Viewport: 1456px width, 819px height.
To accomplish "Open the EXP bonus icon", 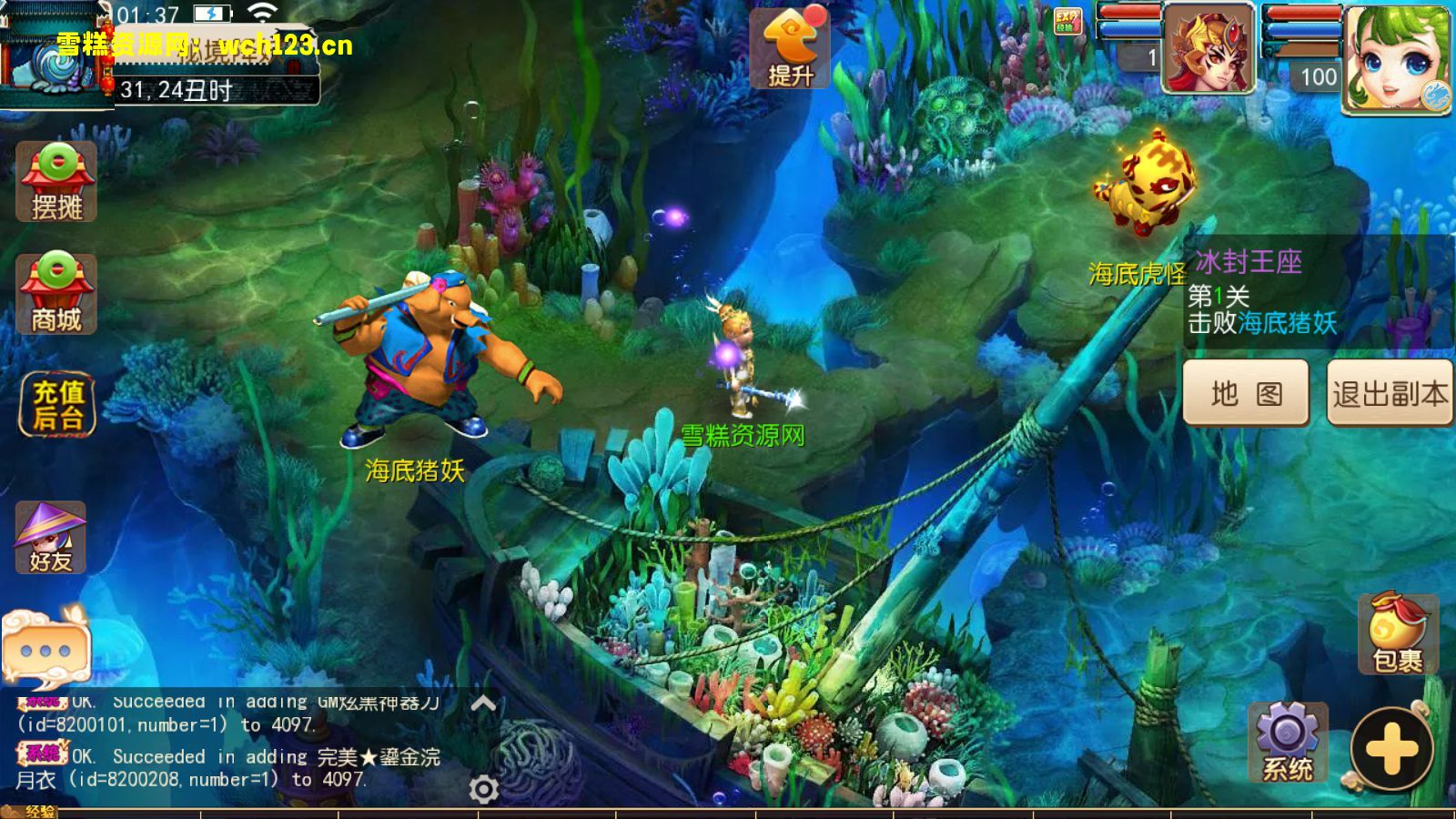I will 1067,20.
